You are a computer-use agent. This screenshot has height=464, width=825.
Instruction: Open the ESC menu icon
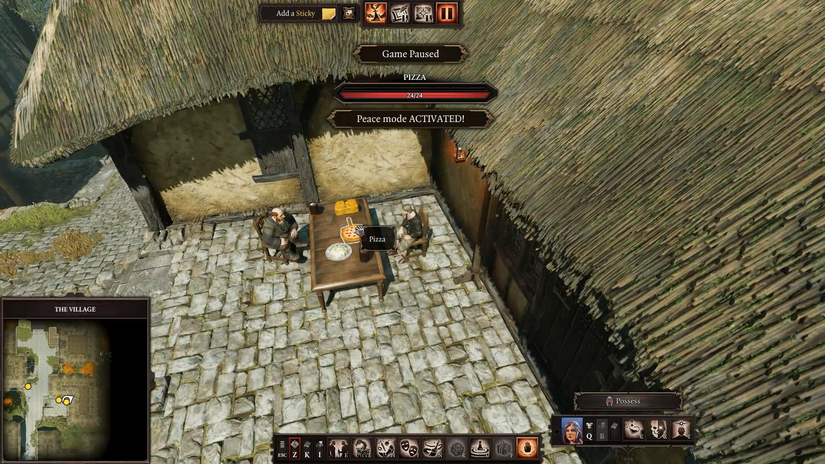[x=282, y=448]
